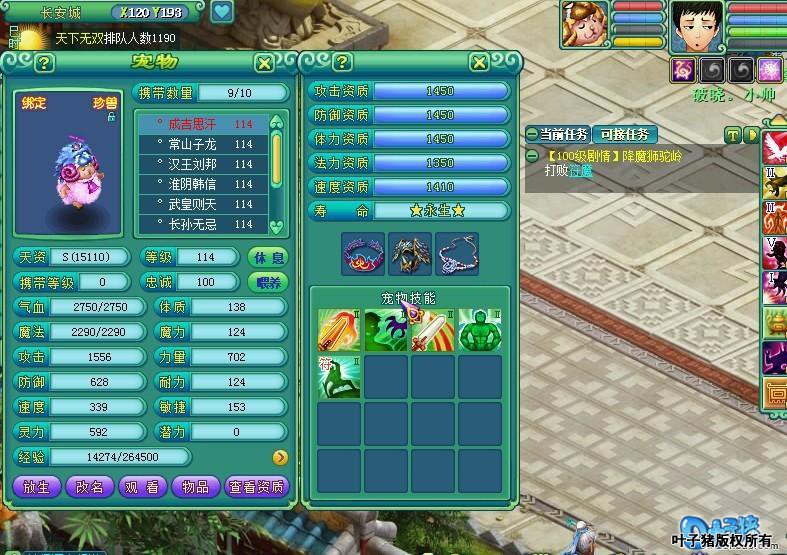This screenshot has width=787, height=555.
Task: Open pet 物品 items
Action: pos(195,487)
